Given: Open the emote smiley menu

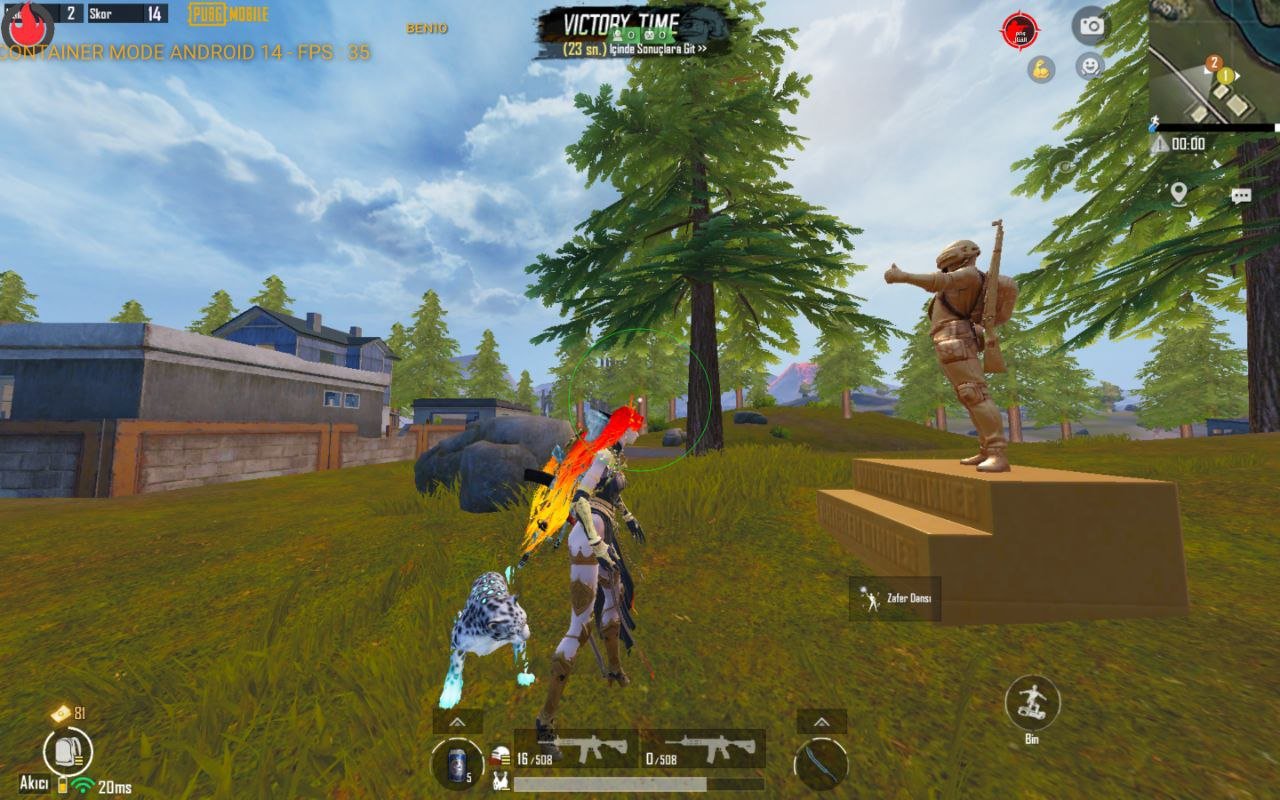Looking at the screenshot, I should click(x=1090, y=67).
